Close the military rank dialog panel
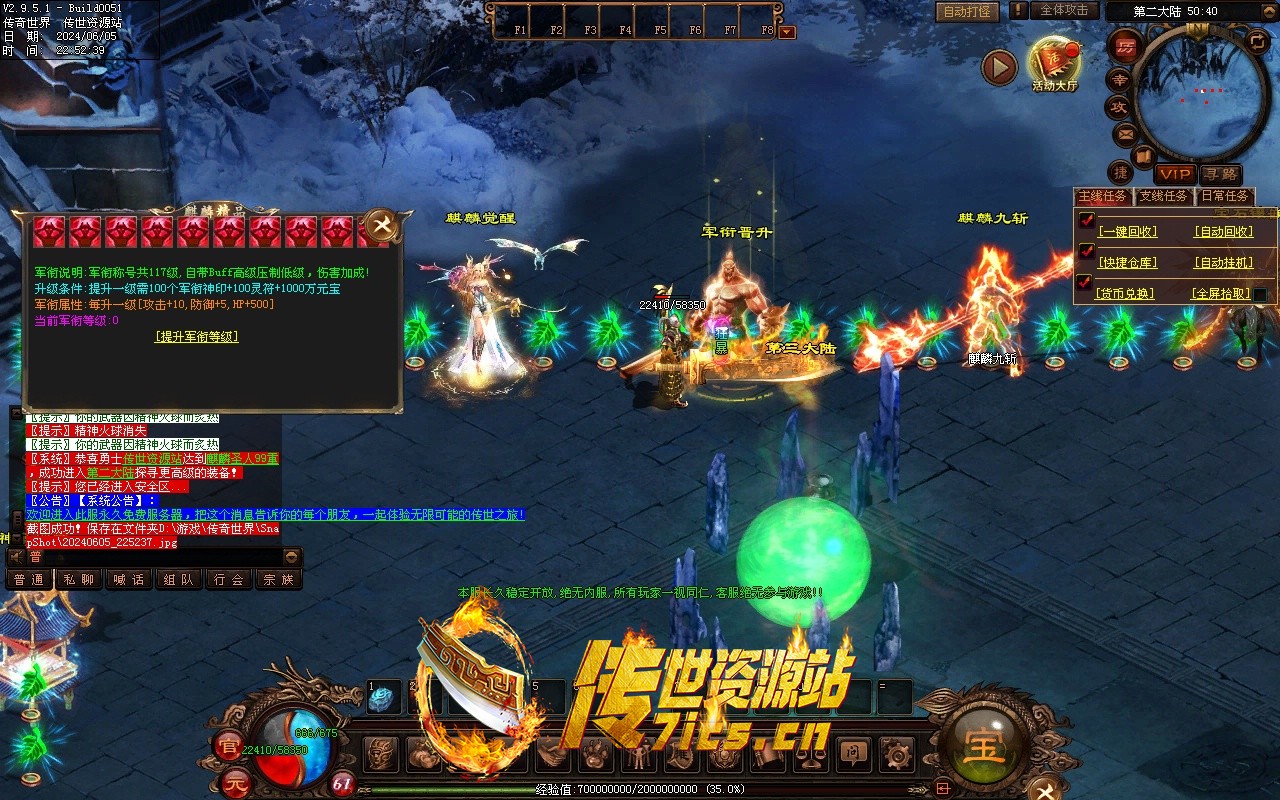This screenshot has width=1280, height=800. tap(380, 225)
